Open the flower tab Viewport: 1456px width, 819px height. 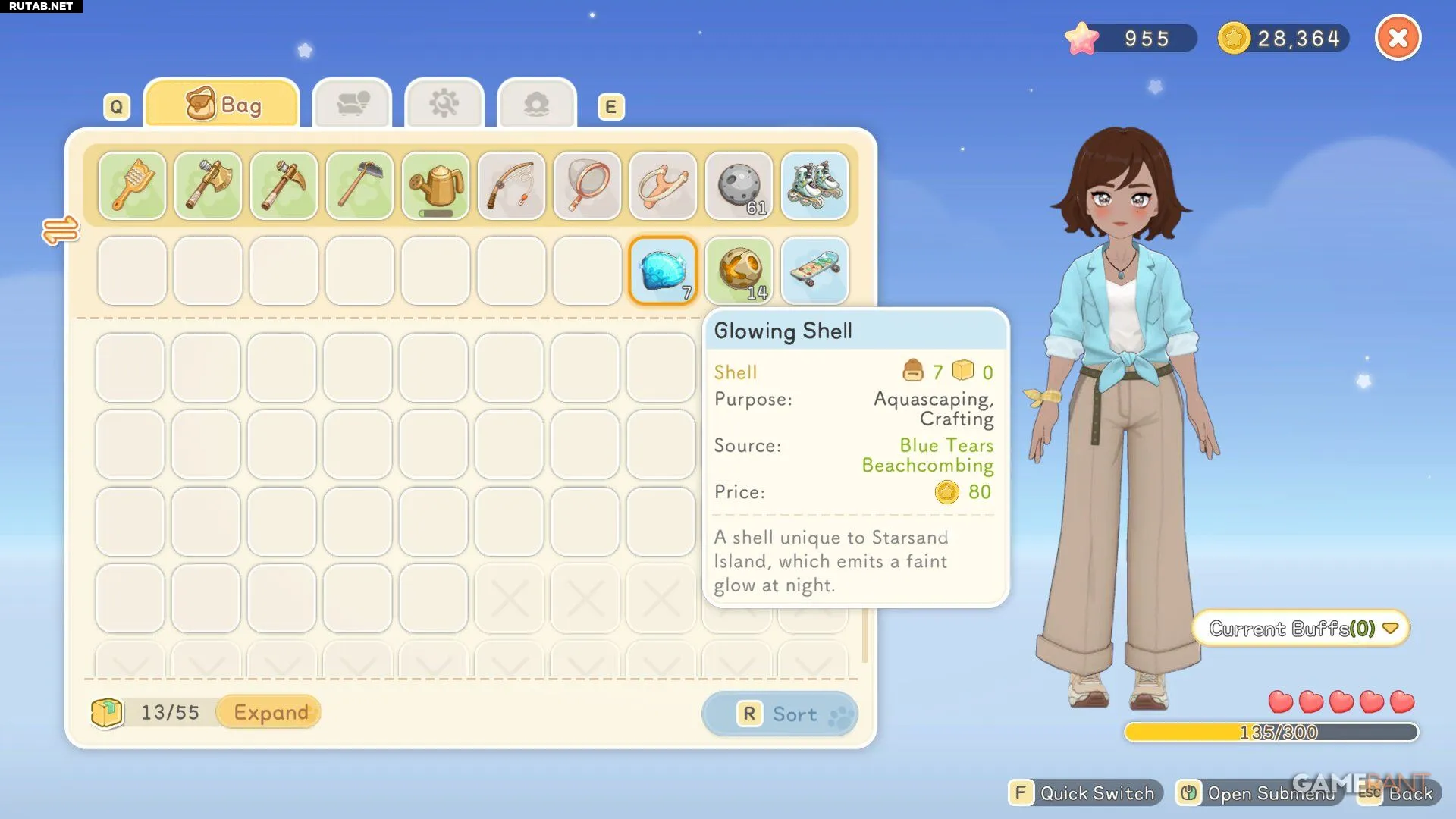tap(537, 104)
